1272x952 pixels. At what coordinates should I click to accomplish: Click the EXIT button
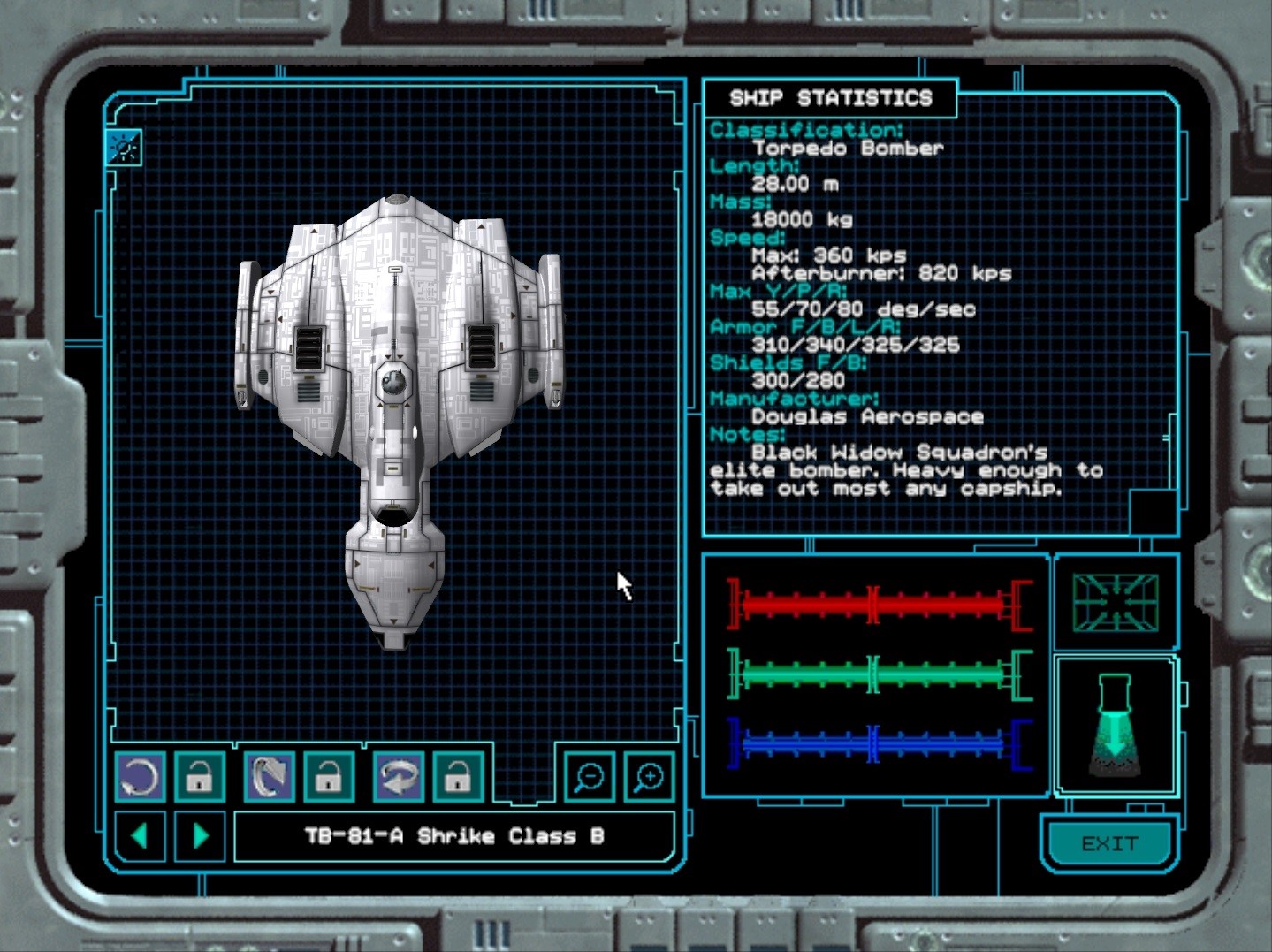click(1109, 844)
